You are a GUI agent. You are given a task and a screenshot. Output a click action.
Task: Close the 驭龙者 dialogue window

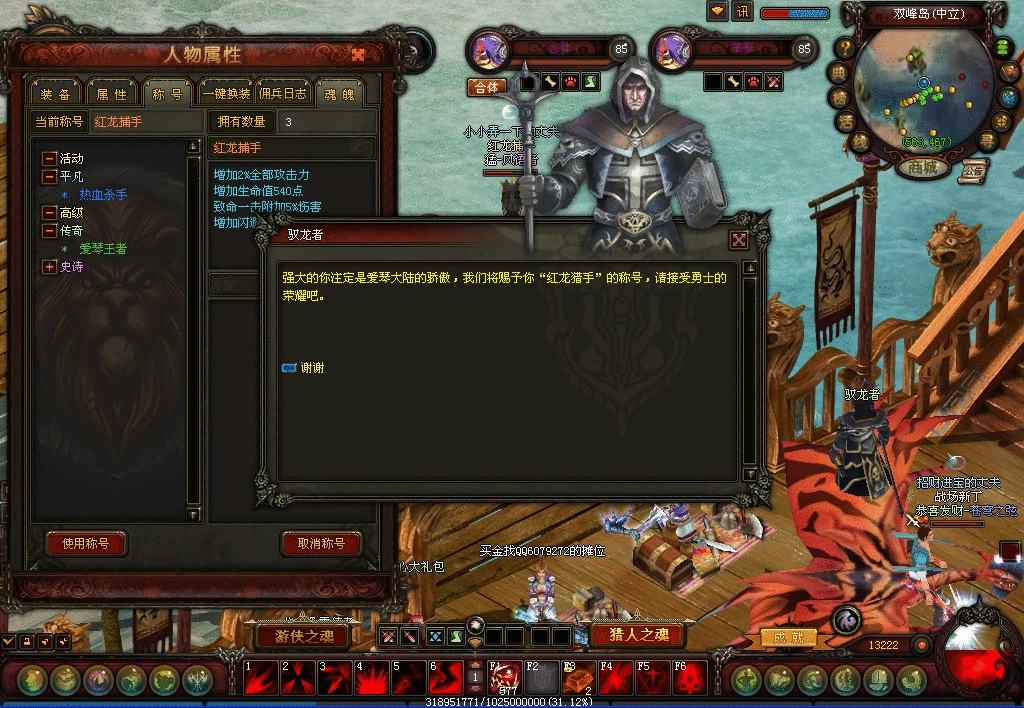coord(738,240)
